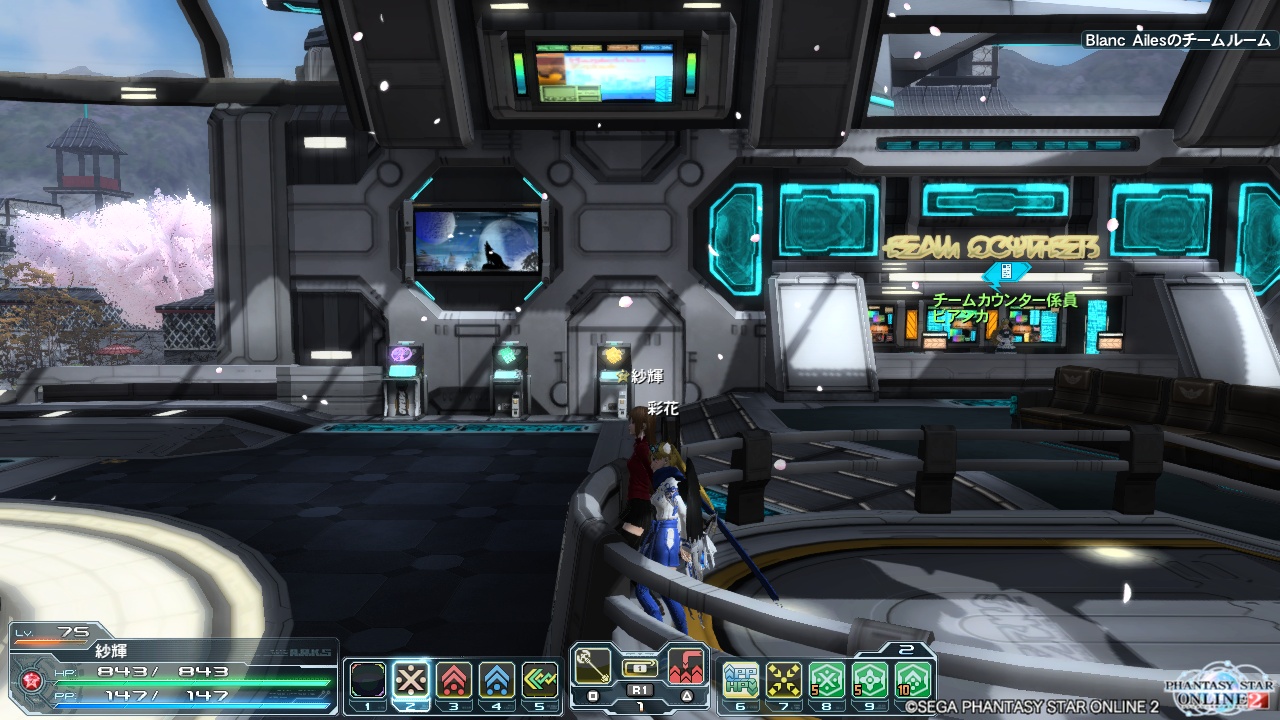Choose the highlighted white cross skill slot

411,681
